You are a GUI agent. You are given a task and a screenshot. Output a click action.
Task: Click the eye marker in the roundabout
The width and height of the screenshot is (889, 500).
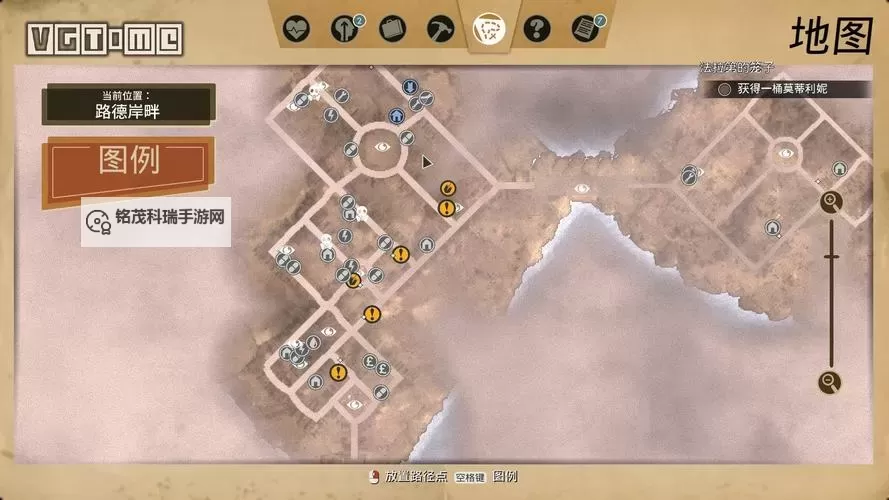[x=381, y=146]
